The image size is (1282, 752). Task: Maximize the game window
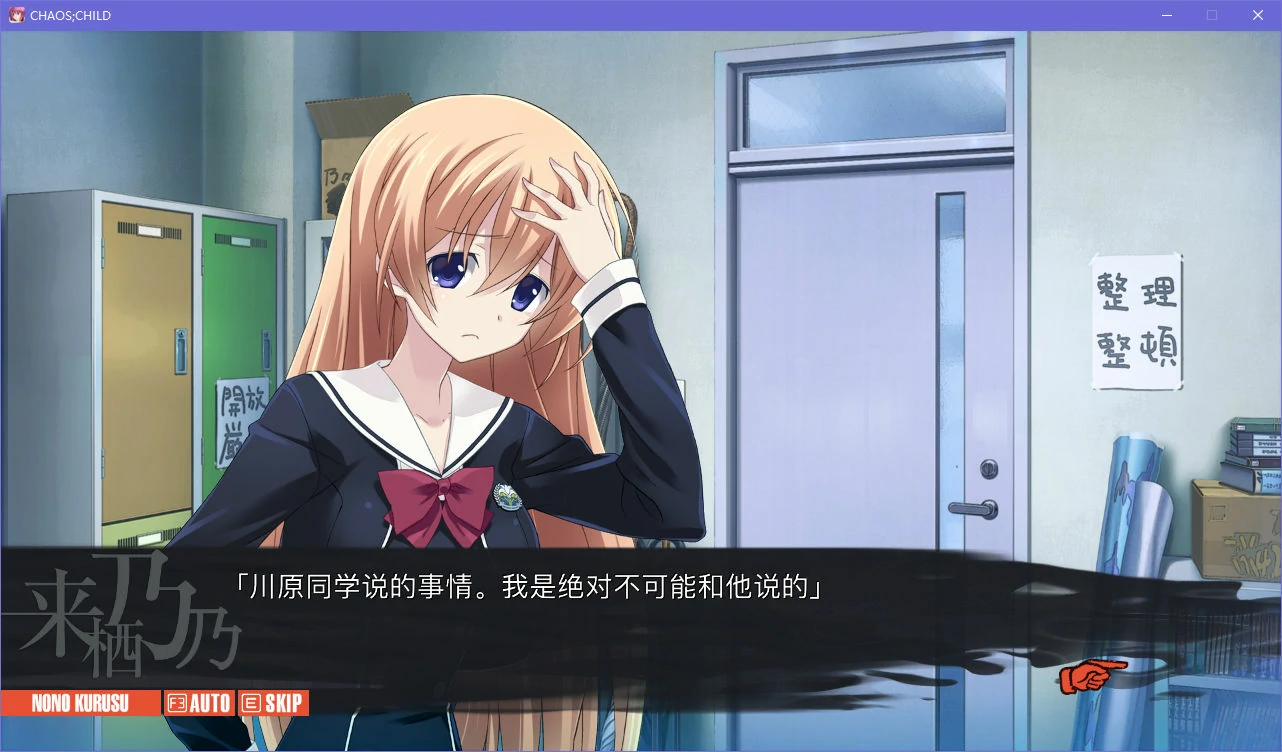pyautogui.click(x=1211, y=14)
